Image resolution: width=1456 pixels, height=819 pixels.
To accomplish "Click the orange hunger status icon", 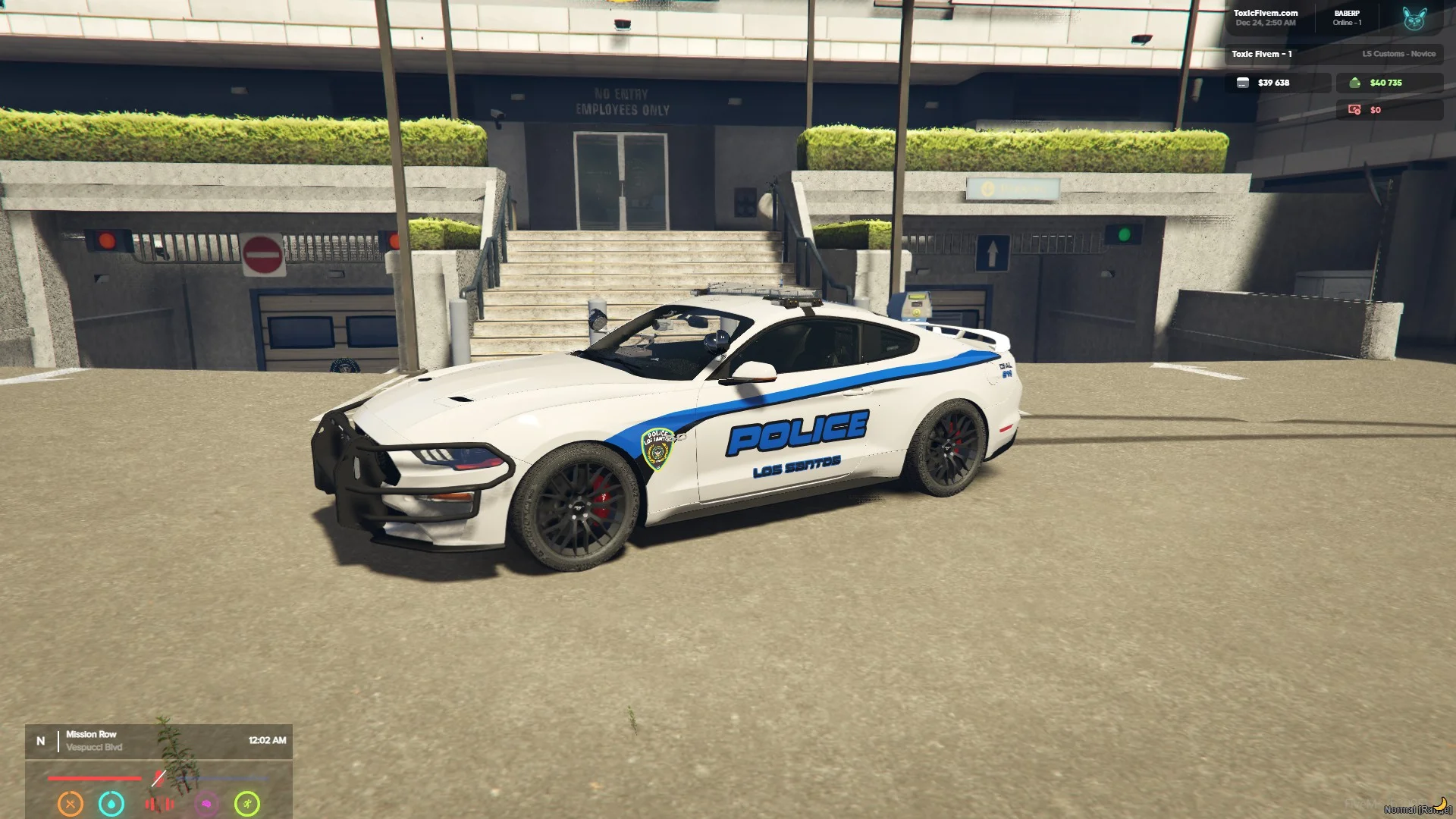I will tap(71, 803).
